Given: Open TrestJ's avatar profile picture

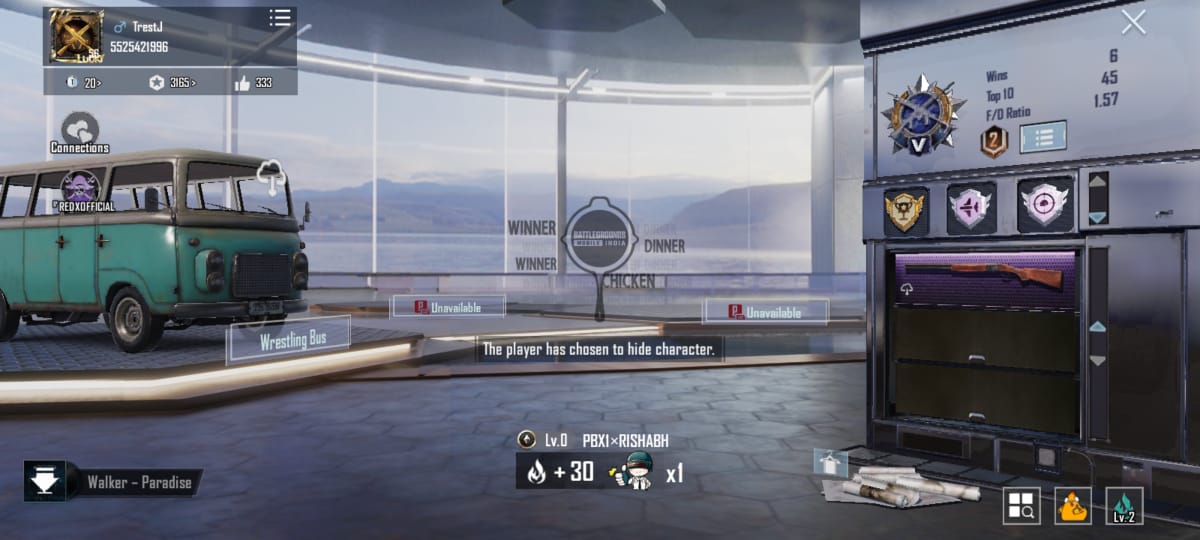Looking at the screenshot, I should 76,36.
